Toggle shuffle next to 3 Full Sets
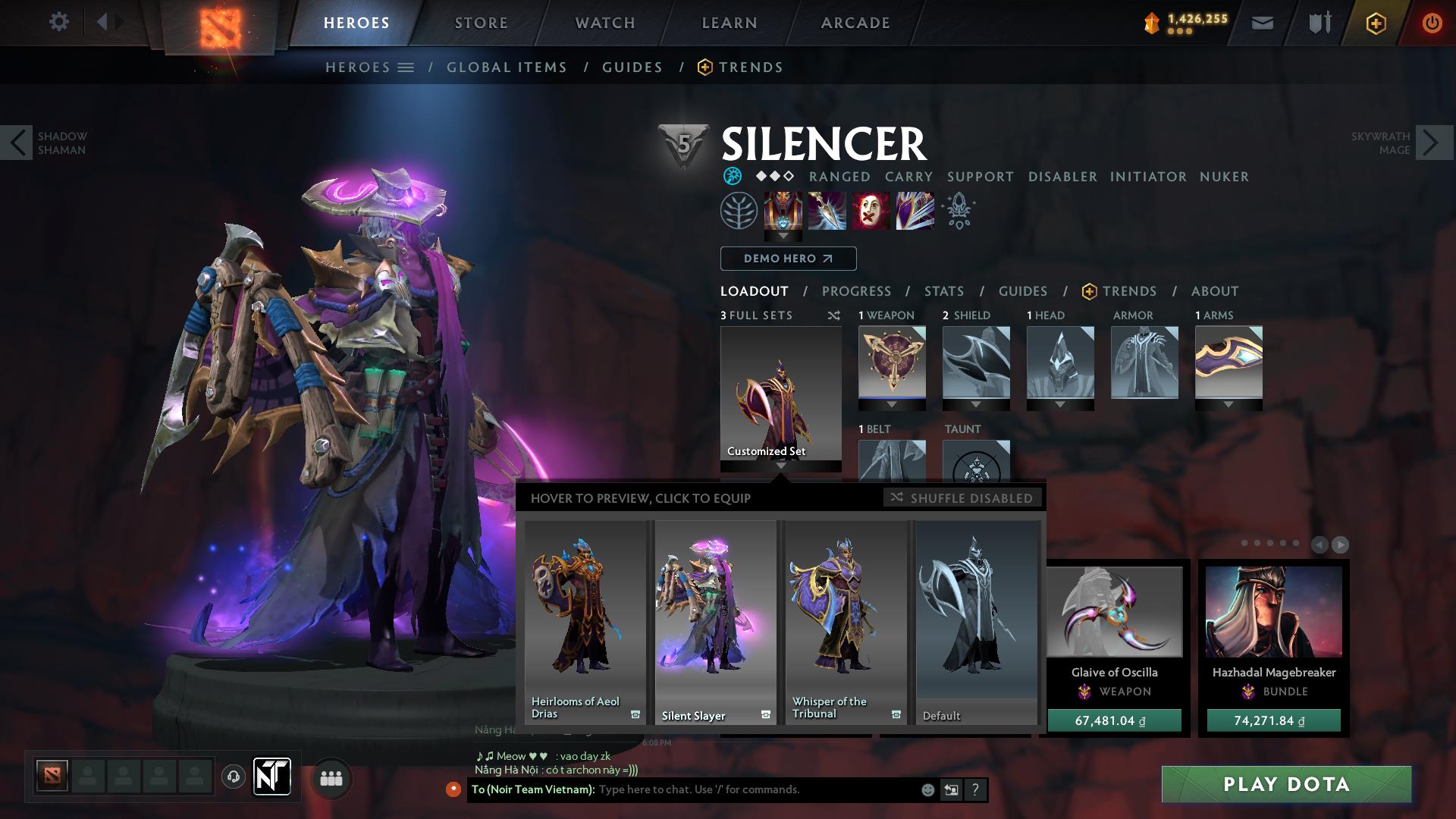 click(834, 315)
